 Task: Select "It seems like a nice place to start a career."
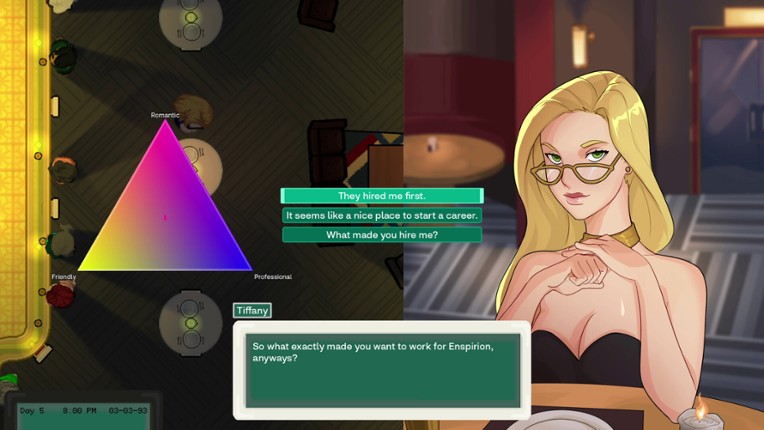click(x=382, y=215)
